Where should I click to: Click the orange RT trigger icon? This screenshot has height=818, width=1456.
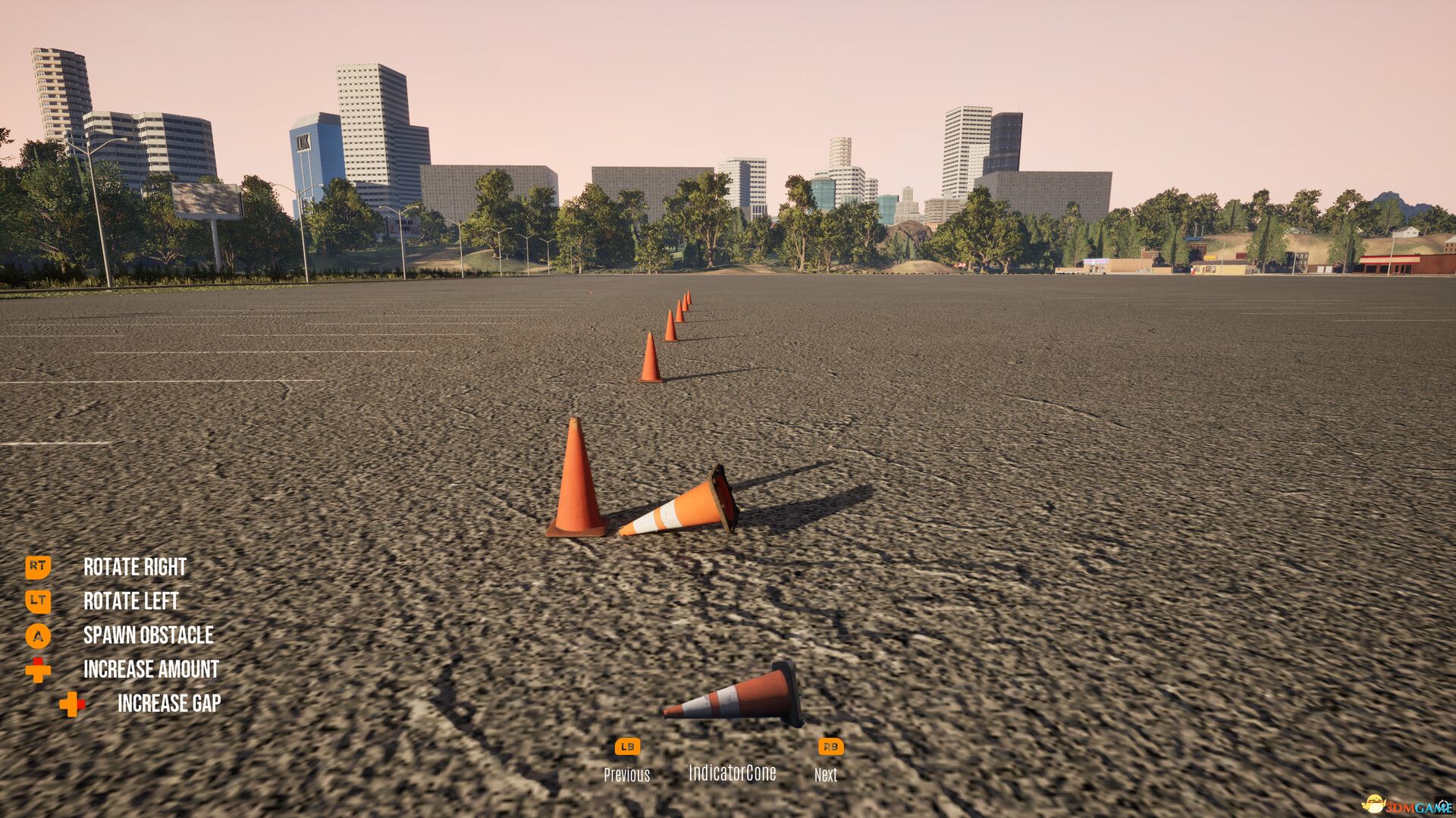coord(39,566)
